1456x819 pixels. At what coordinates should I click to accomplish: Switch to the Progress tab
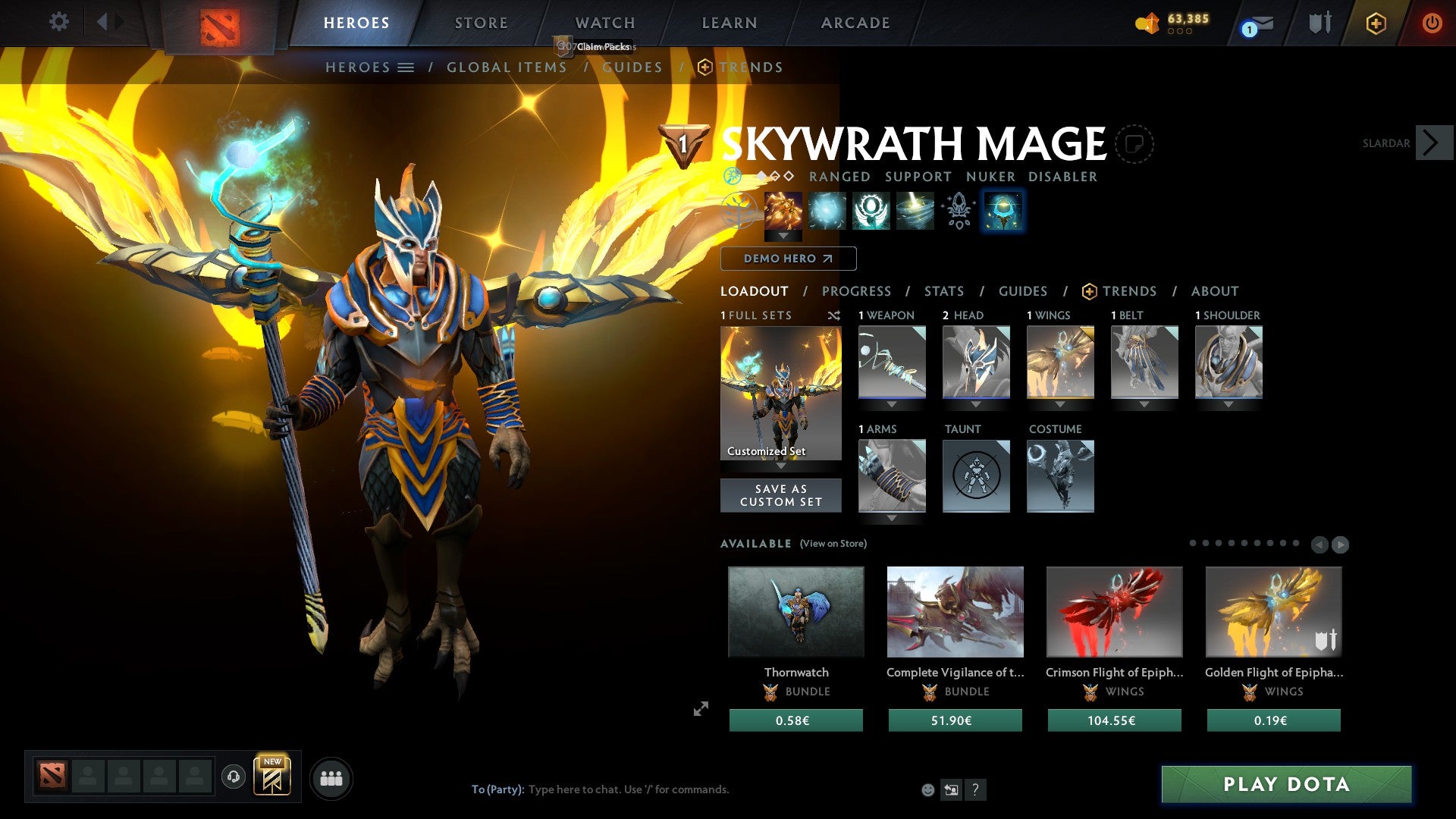click(x=857, y=291)
